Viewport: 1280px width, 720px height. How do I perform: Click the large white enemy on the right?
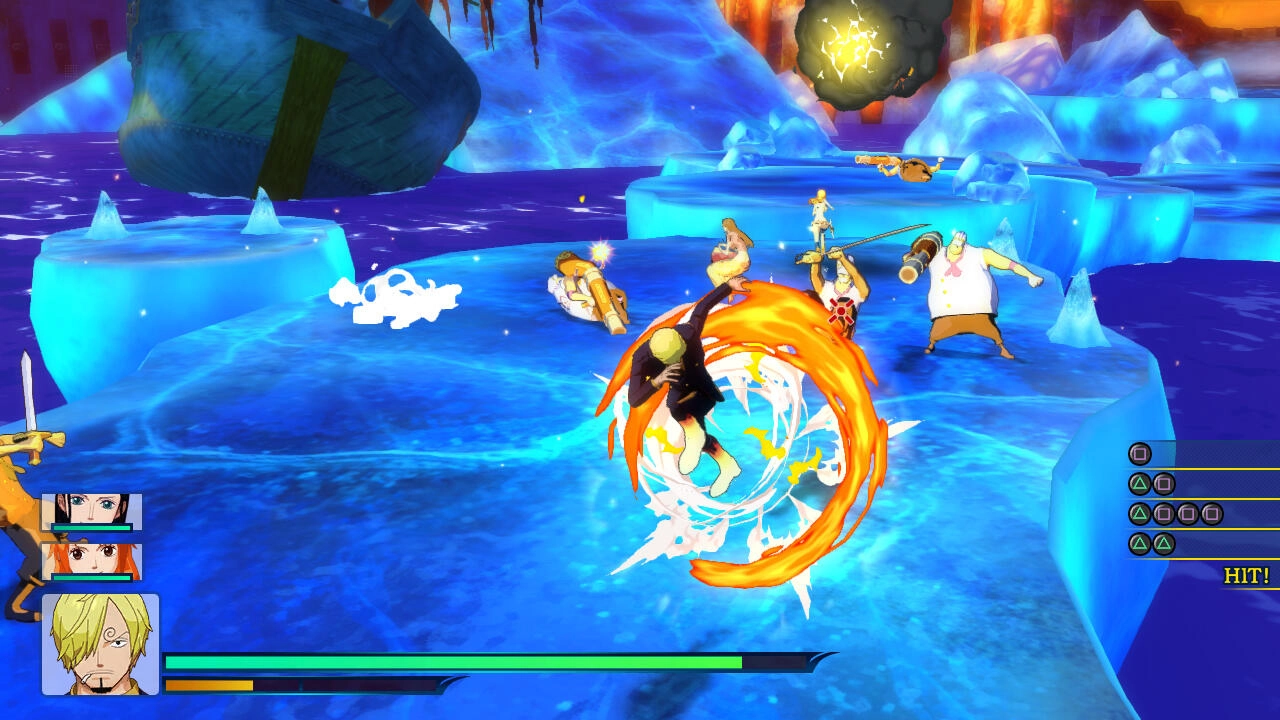click(x=960, y=290)
